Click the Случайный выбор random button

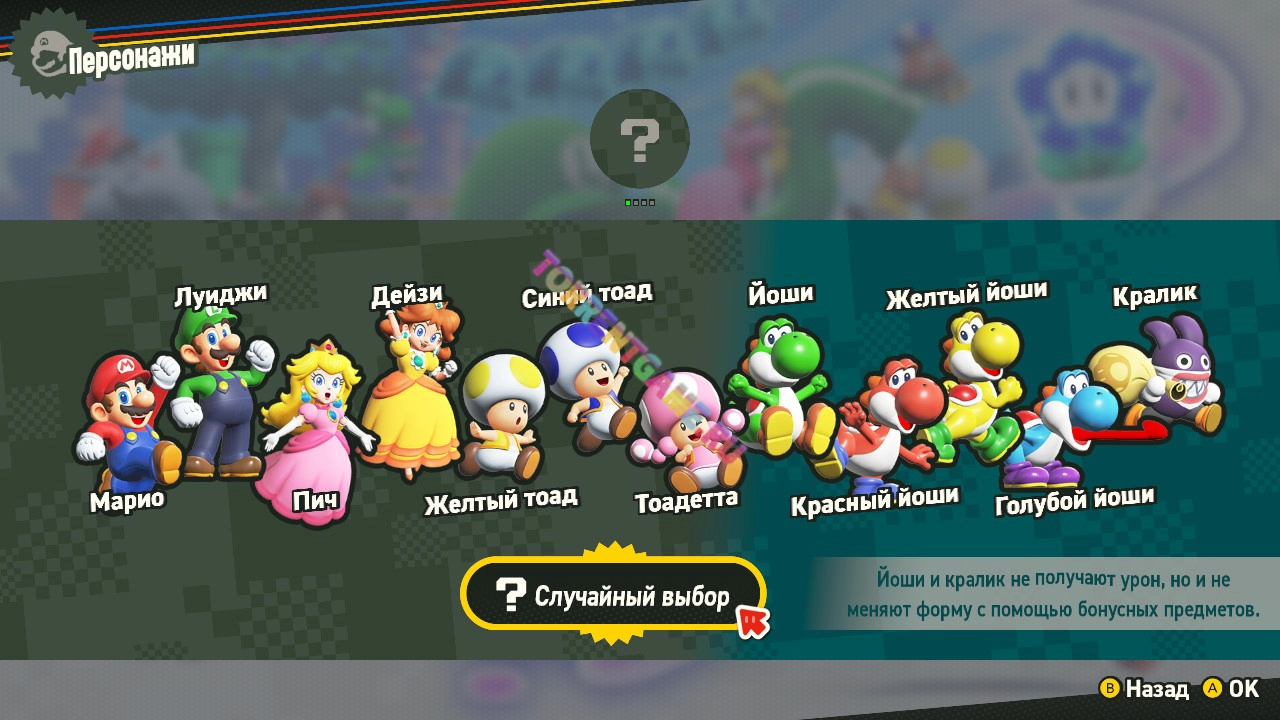(x=613, y=597)
